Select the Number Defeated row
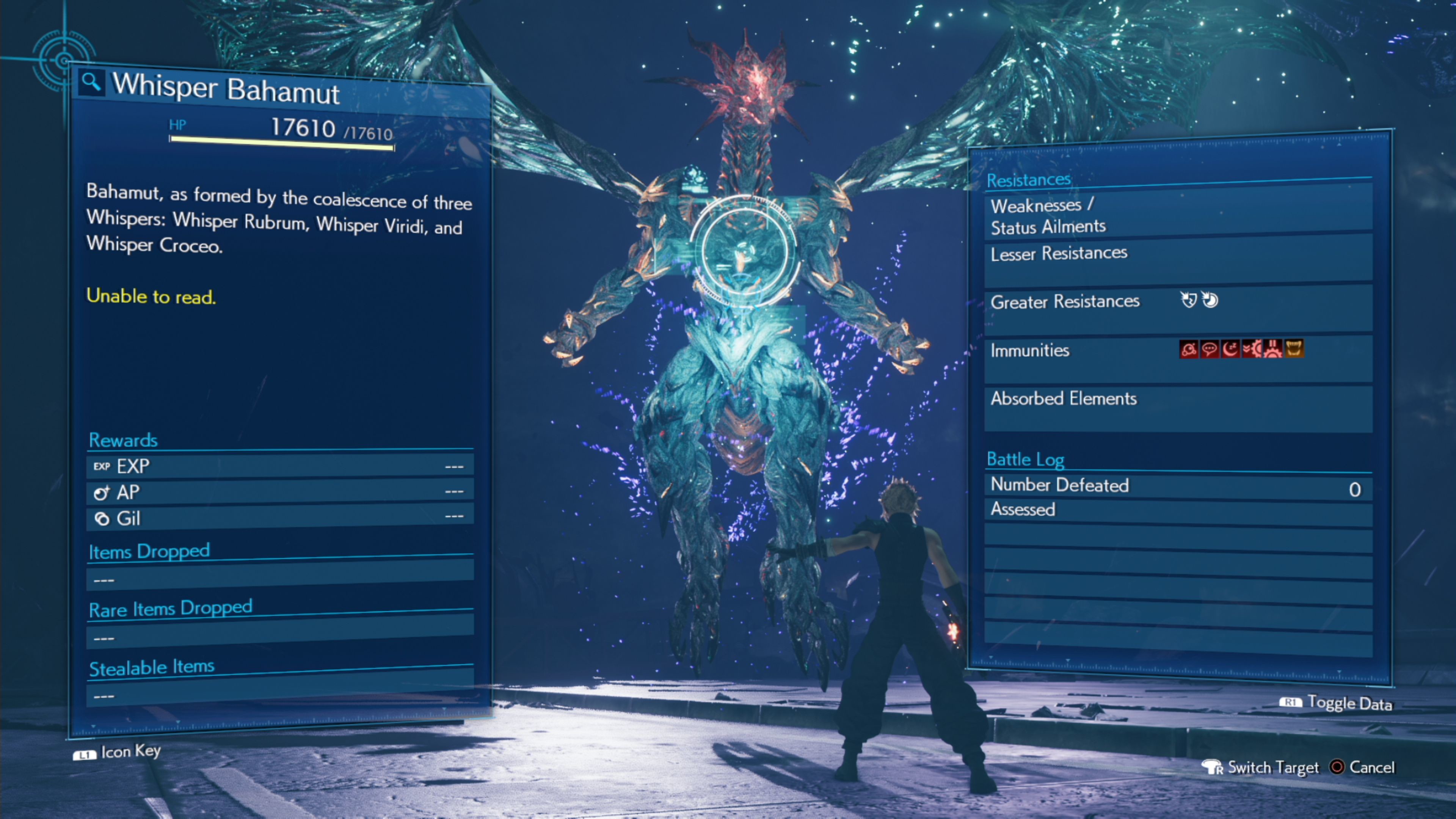The height and width of the screenshot is (819, 1456). (x=1178, y=486)
